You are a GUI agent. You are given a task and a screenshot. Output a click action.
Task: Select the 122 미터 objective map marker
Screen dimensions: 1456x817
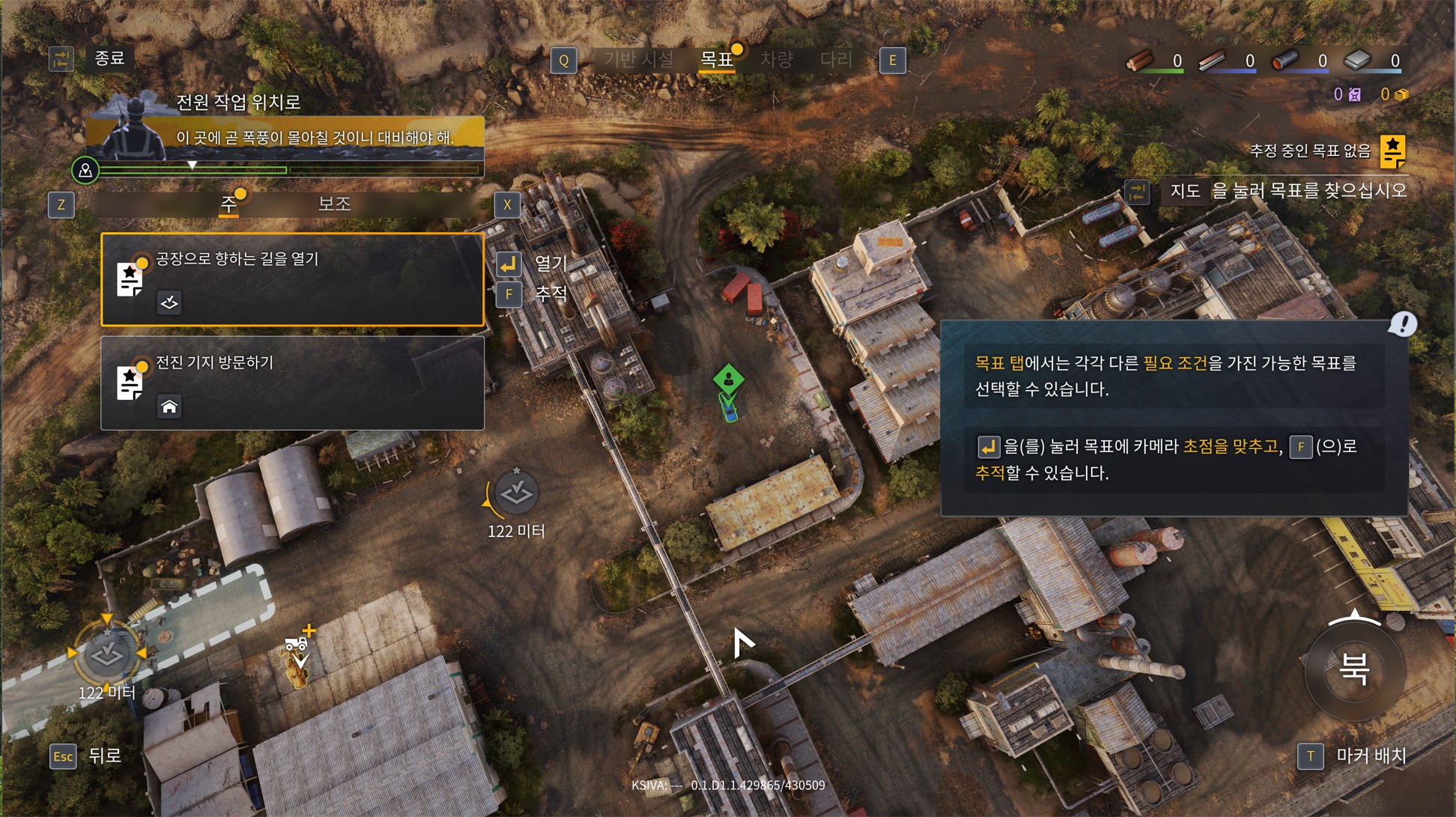click(516, 493)
